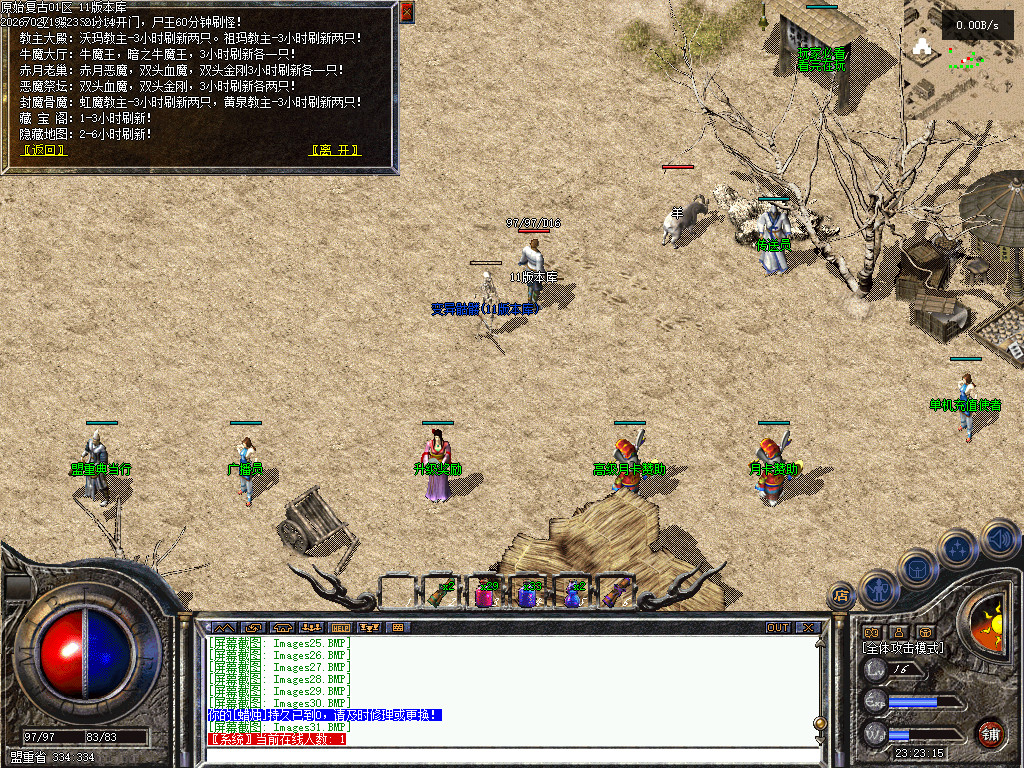Close the NPC info panel
Image resolution: width=1024 pixels, height=768 pixels.
pos(406,12)
